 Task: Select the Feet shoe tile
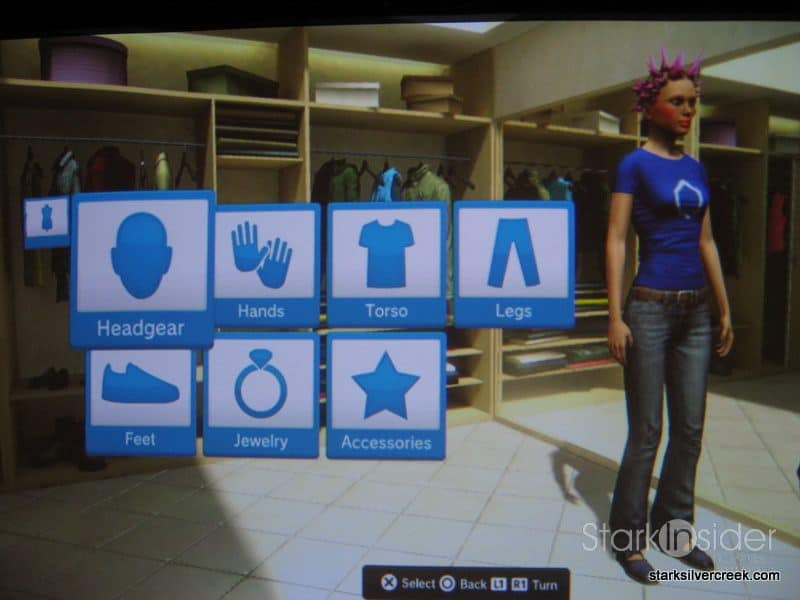(139, 398)
